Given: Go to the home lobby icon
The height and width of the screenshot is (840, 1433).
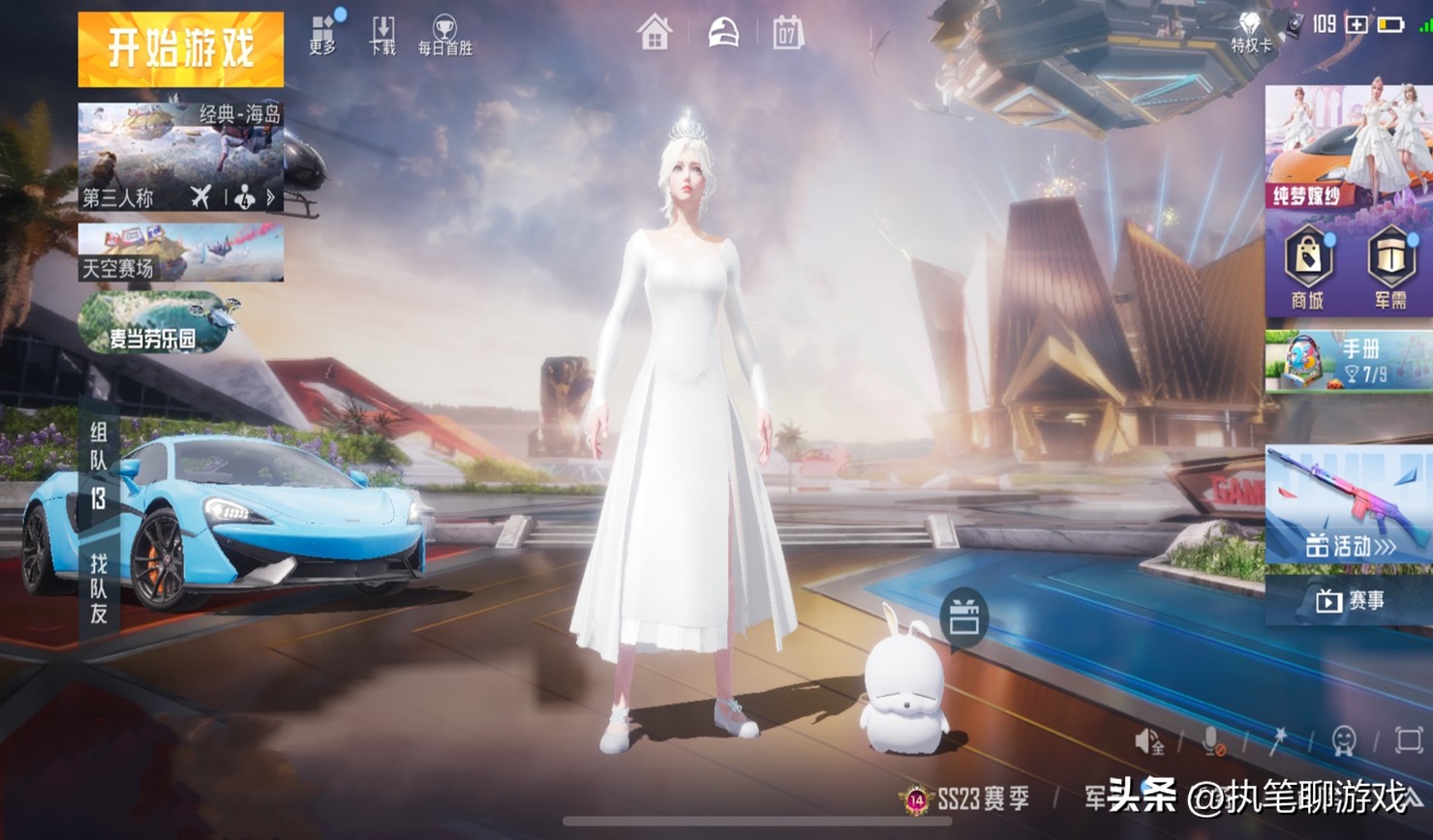Looking at the screenshot, I should click(655, 34).
